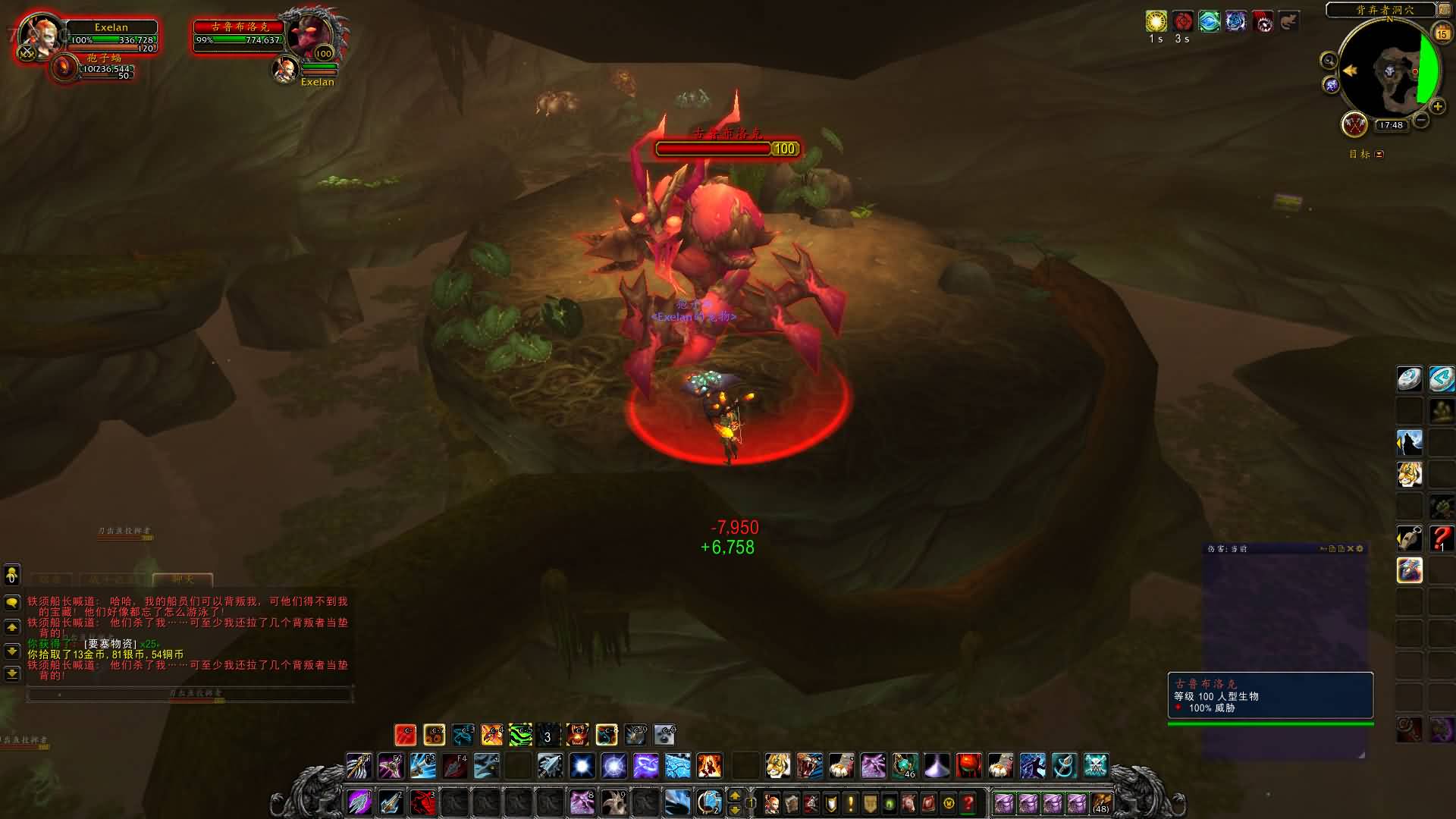The width and height of the screenshot is (1456, 819).
Task: Click the magnifier tracking button beside the minimap
Action: pos(1329,61)
